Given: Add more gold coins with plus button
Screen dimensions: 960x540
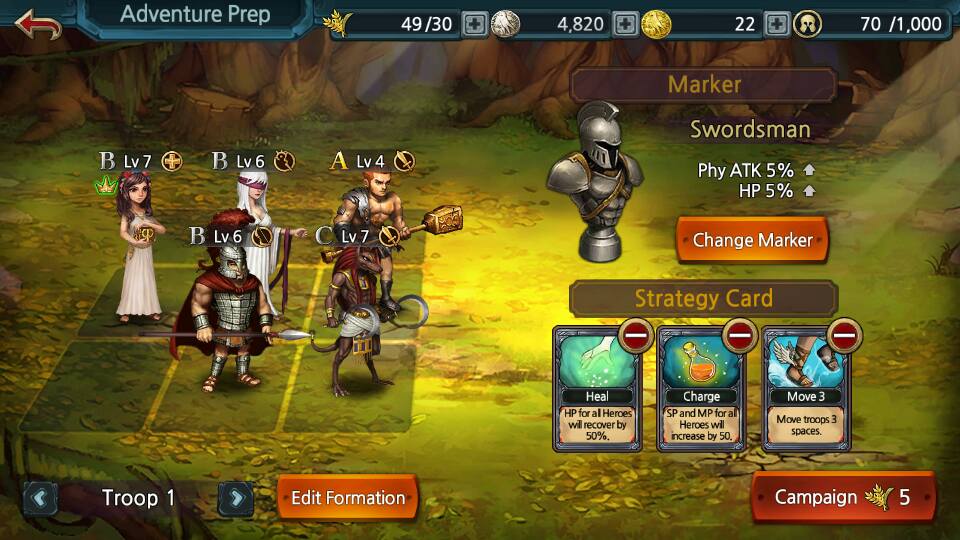Looking at the screenshot, I should [x=777, y=24].
